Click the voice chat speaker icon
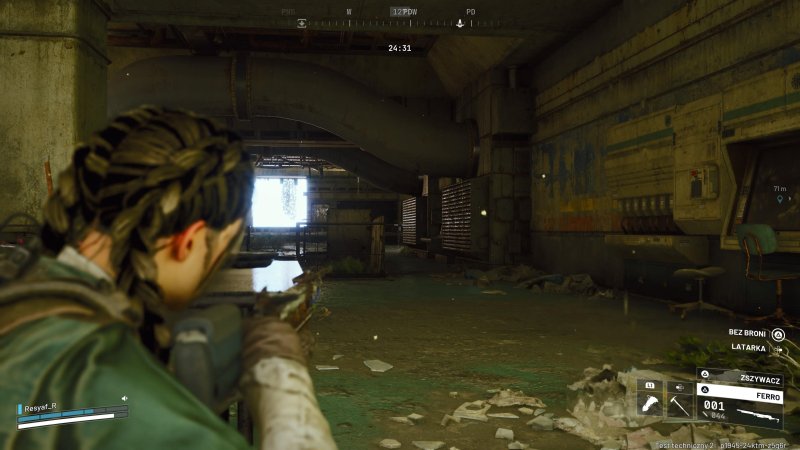This screenshot has height=450, width=800. pos(124,398)
